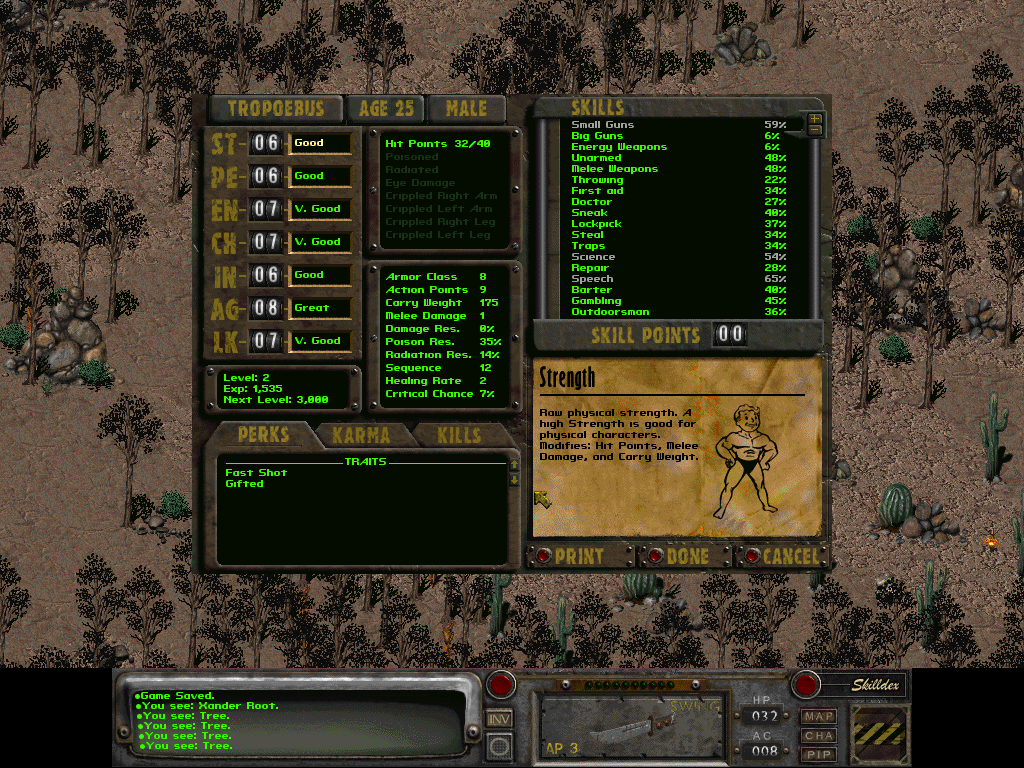Click the Armor Class stat

421,277
